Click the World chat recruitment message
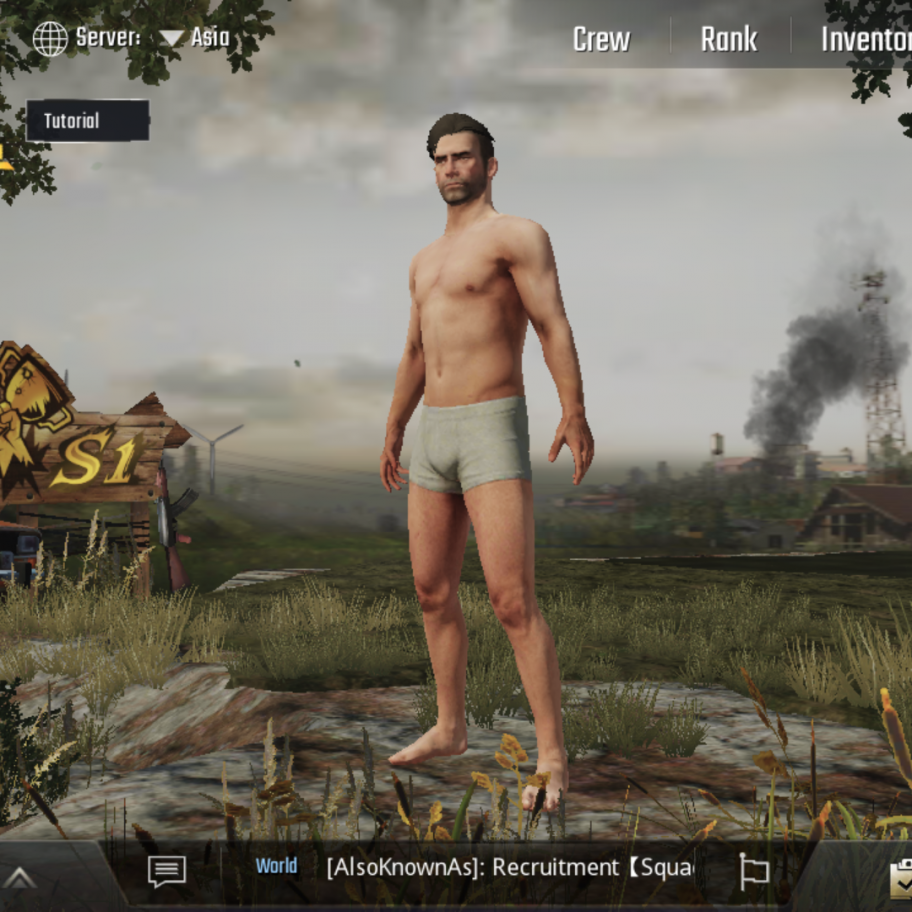Viewport: 912px width, 912px height. tap(509, 867)
